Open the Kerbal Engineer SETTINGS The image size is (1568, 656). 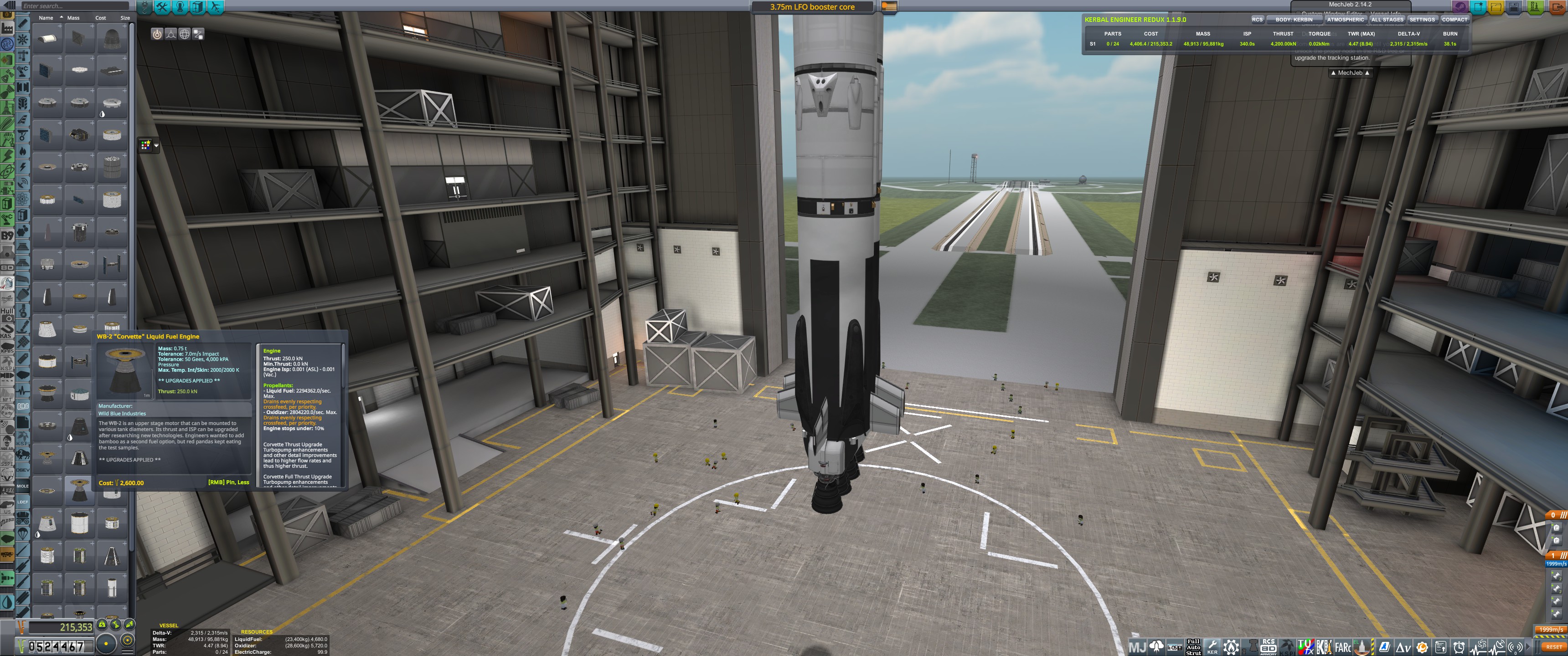click(1422, 20)
